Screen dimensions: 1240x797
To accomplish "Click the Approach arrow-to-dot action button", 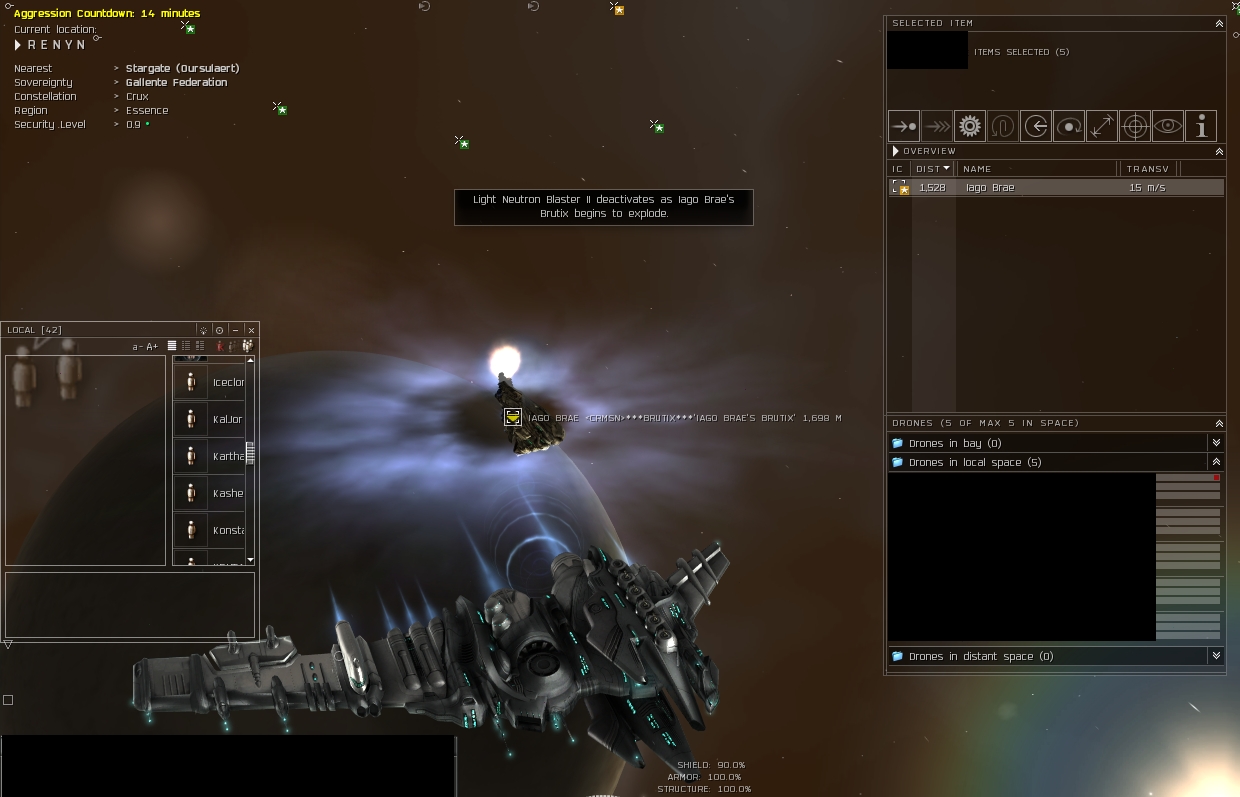I will 903,126.
